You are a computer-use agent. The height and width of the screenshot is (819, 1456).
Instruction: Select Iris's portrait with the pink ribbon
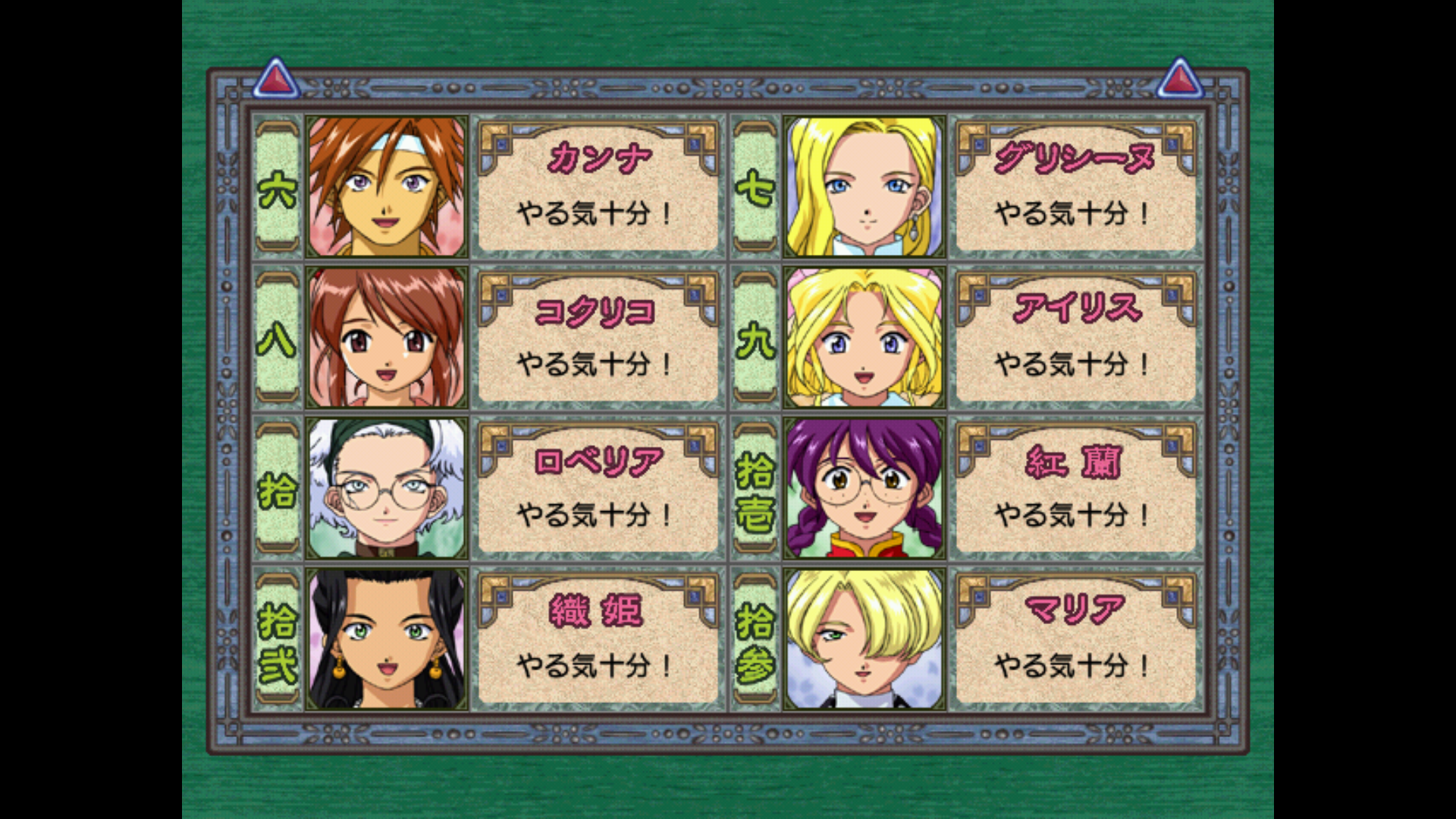coord(864,337)
